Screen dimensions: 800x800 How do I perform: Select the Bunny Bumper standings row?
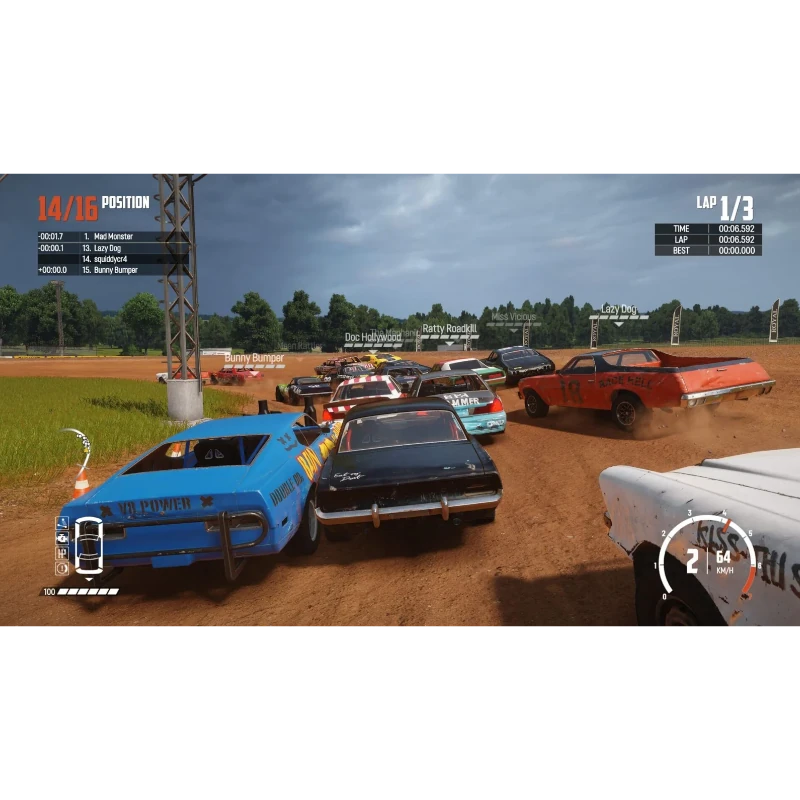112,270
